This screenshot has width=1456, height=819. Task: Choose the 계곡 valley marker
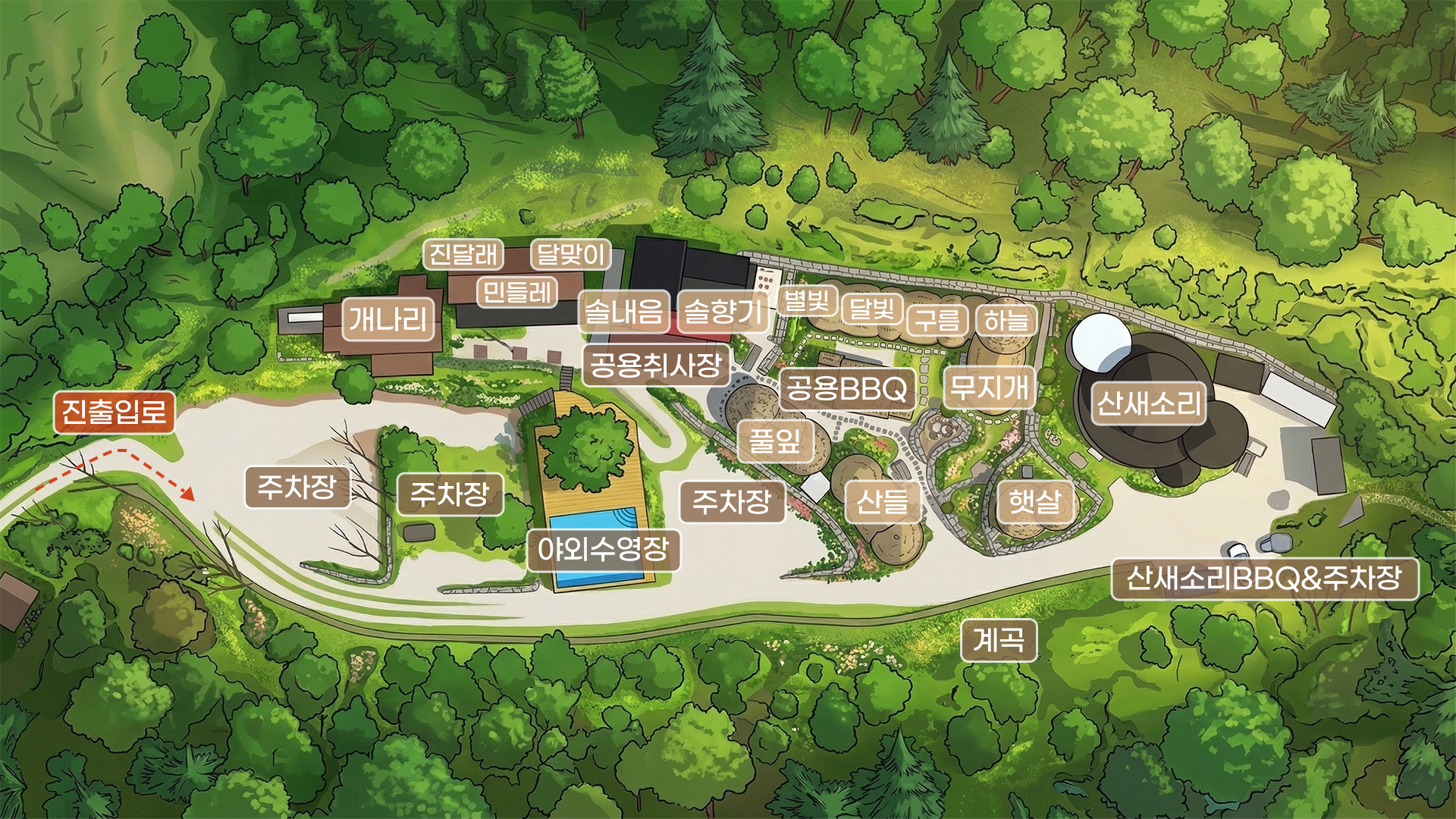coord(998,640)
